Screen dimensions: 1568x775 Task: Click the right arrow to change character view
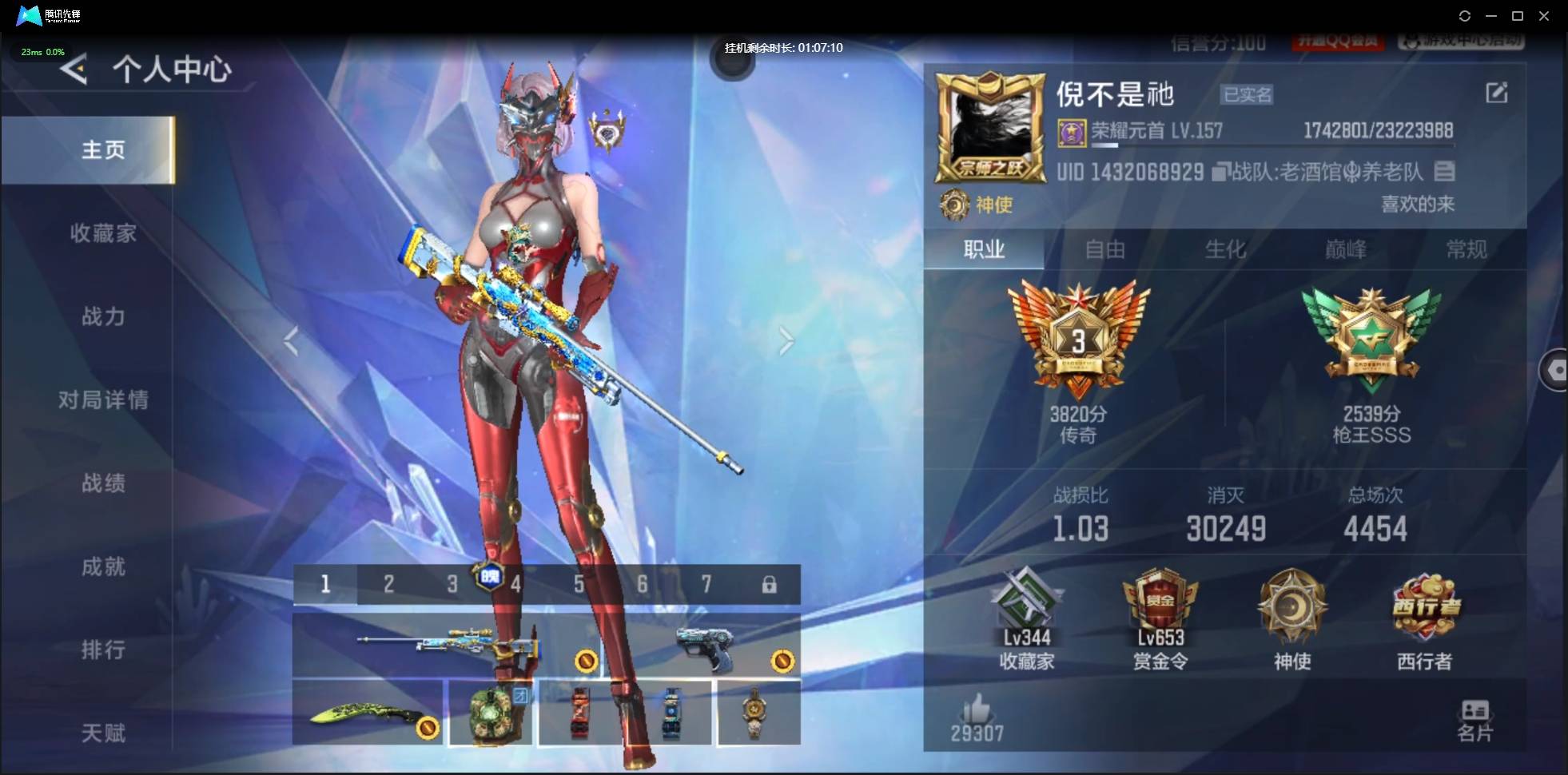[786, 340]
